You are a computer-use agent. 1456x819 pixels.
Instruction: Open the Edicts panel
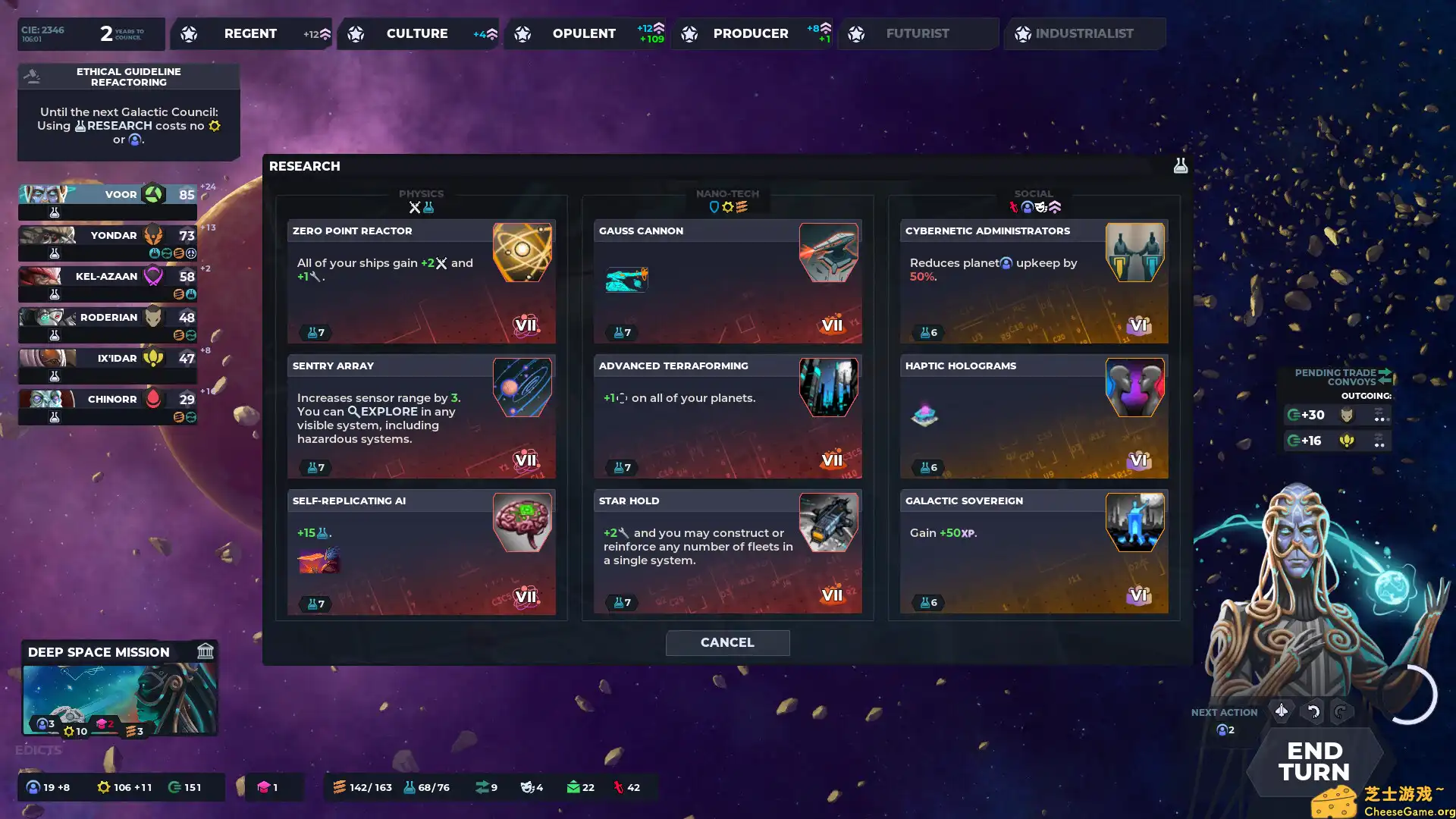click(39, 749)
